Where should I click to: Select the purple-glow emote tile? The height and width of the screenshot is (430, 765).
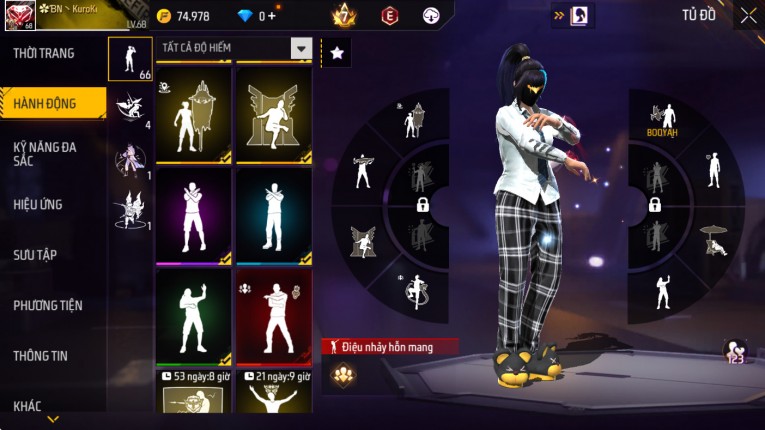tap(193, 215)
